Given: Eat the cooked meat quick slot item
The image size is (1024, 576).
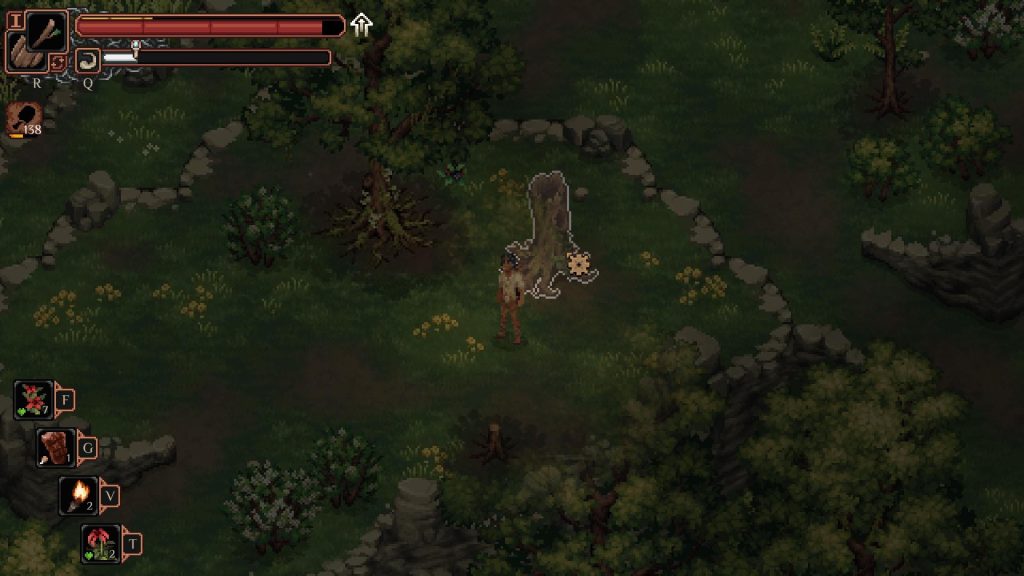Looking at the screenshot, I should 56,448.
